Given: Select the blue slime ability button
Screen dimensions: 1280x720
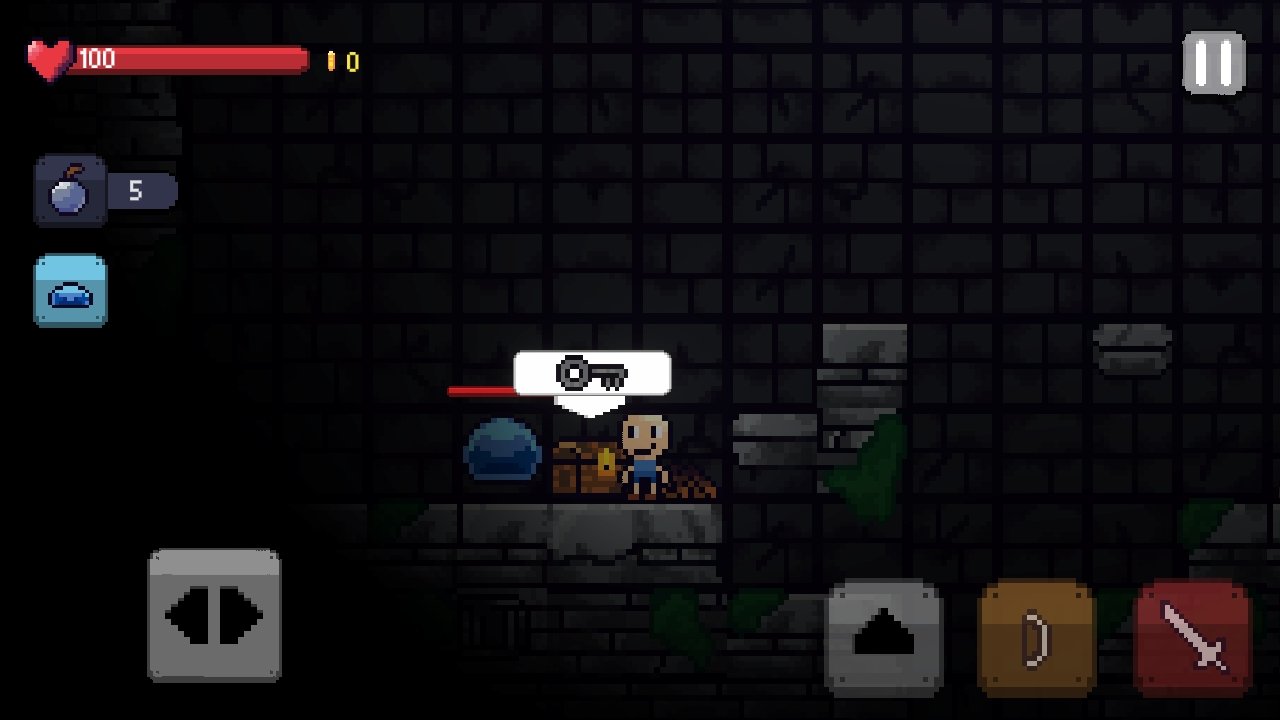Looking at the screenshot, I should click(70, 290).
